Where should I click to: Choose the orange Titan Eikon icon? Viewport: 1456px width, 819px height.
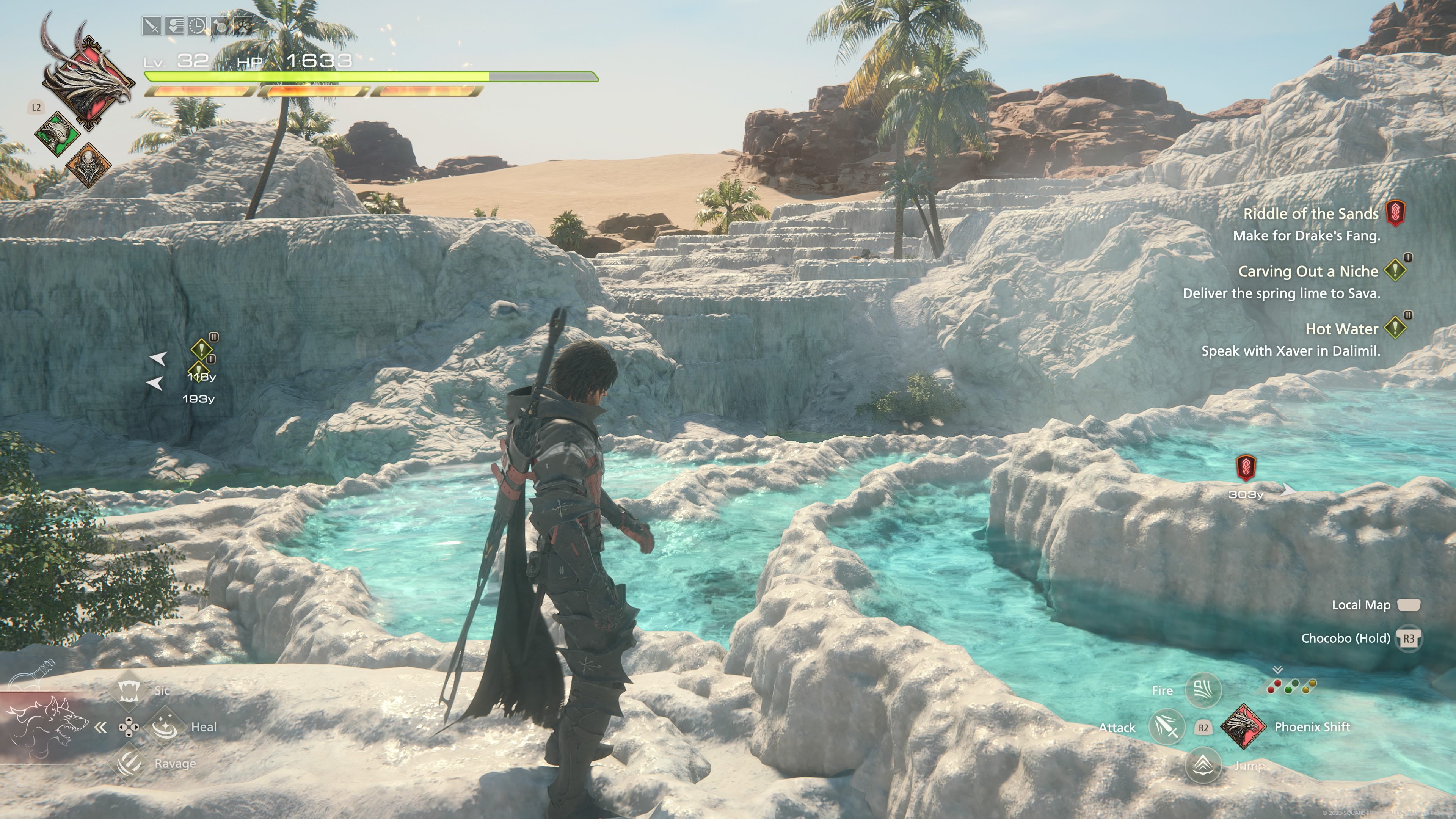pos(88,165)
